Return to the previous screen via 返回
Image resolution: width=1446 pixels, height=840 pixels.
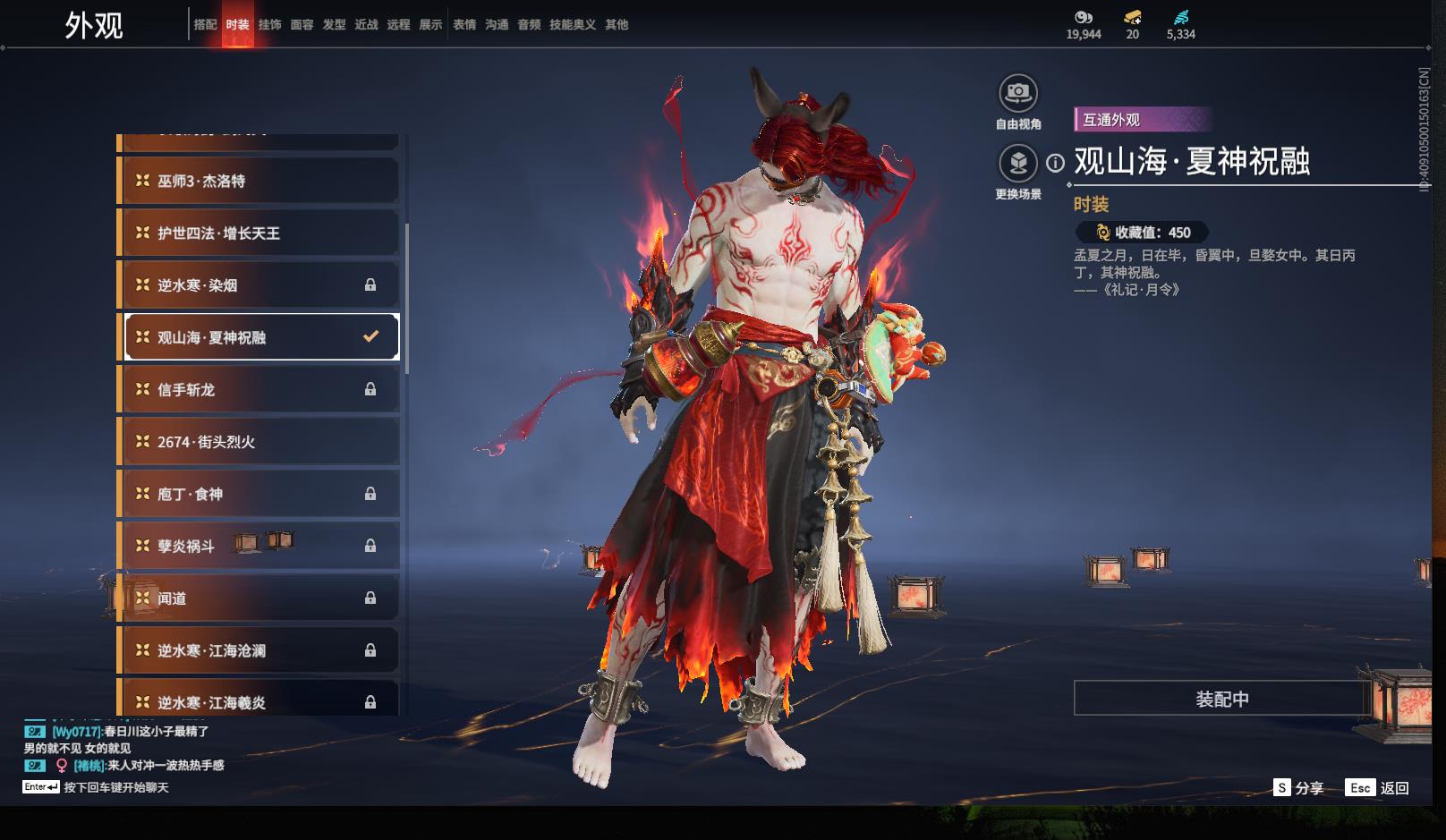click(1378, 788)
